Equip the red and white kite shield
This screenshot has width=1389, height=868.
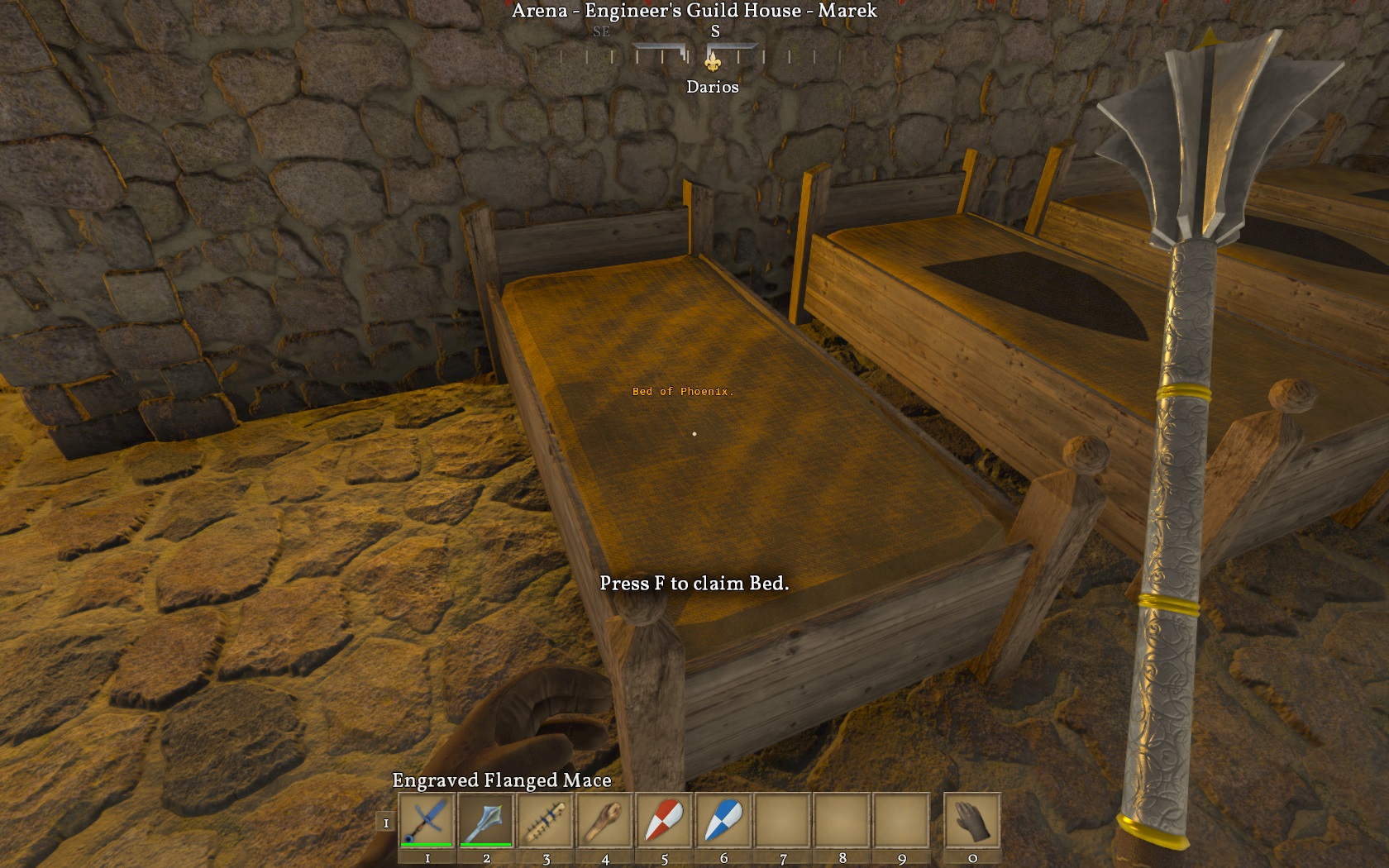pos(664,820)
